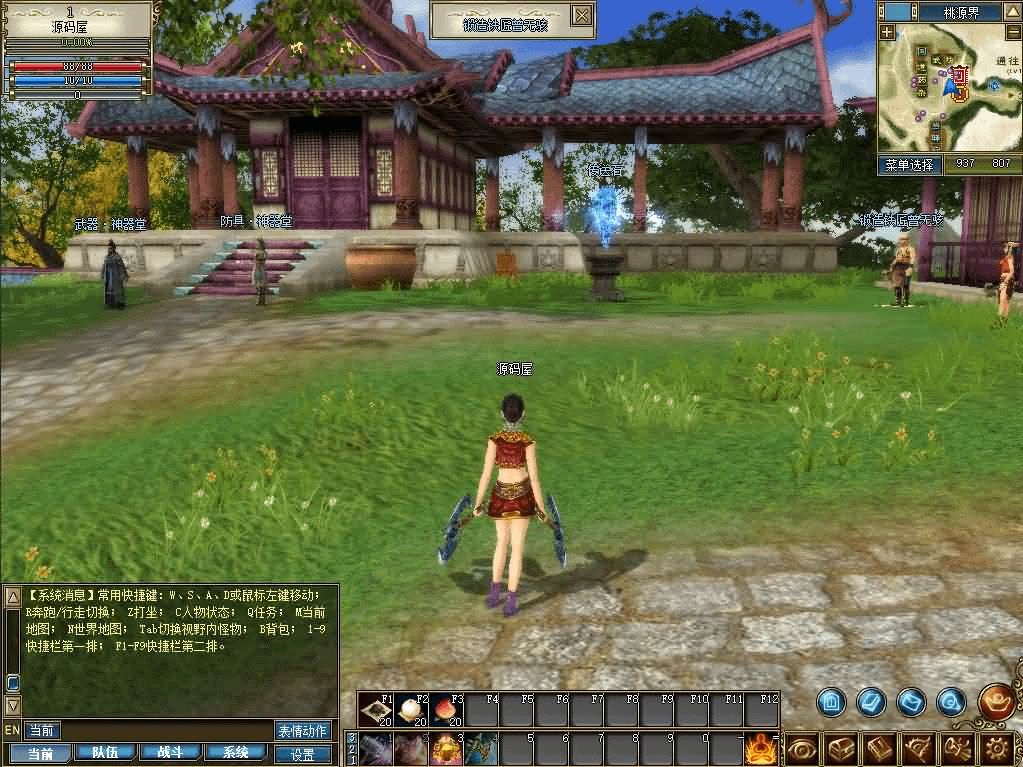Use the peach item in F3 slot

(447, 710)
